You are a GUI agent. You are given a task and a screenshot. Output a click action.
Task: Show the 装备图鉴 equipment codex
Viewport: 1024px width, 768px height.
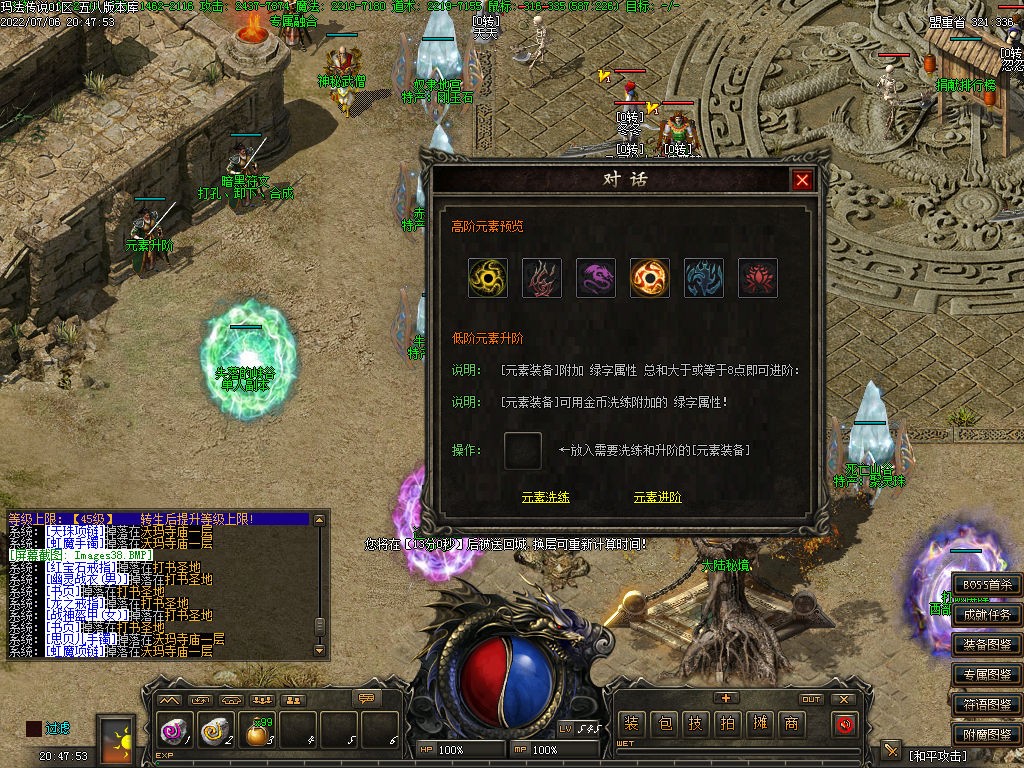point(986,645)
